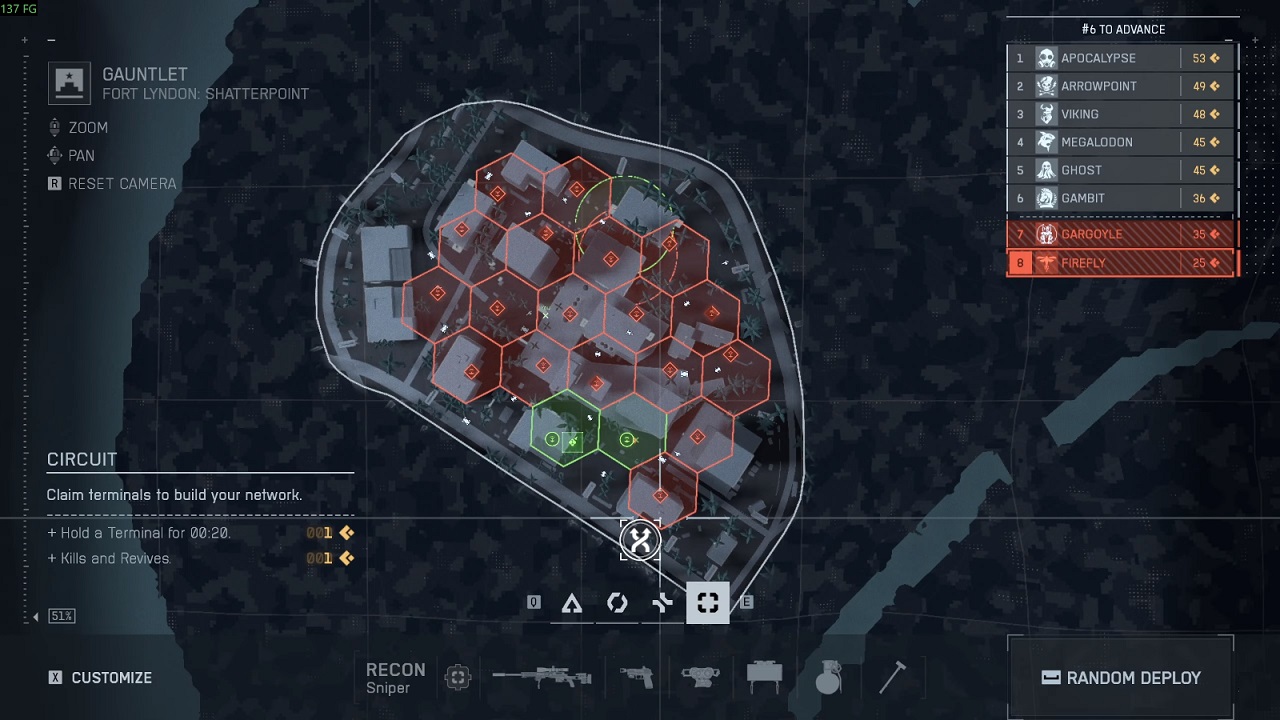
Task: Select the claymore mine gadget slot
Action: (x=764, y=677)
